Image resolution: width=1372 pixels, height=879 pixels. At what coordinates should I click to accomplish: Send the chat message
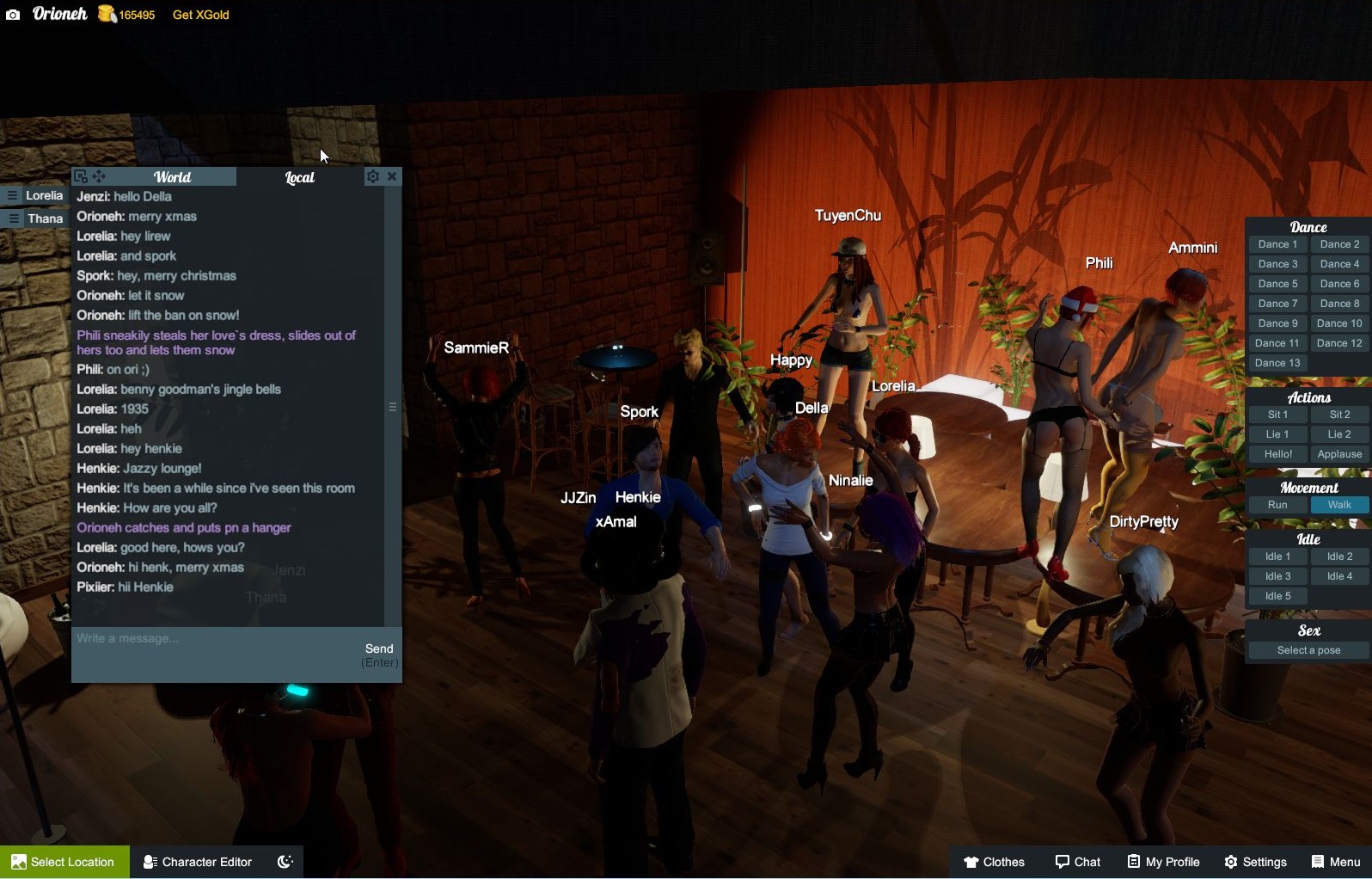[x=379, y=649]
